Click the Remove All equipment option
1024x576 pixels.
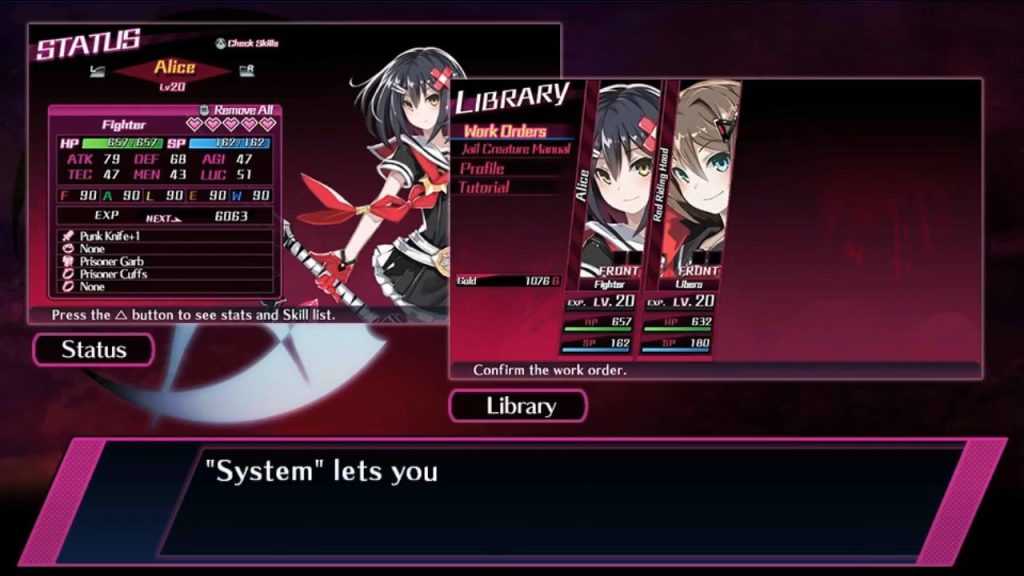coord(241,110)
